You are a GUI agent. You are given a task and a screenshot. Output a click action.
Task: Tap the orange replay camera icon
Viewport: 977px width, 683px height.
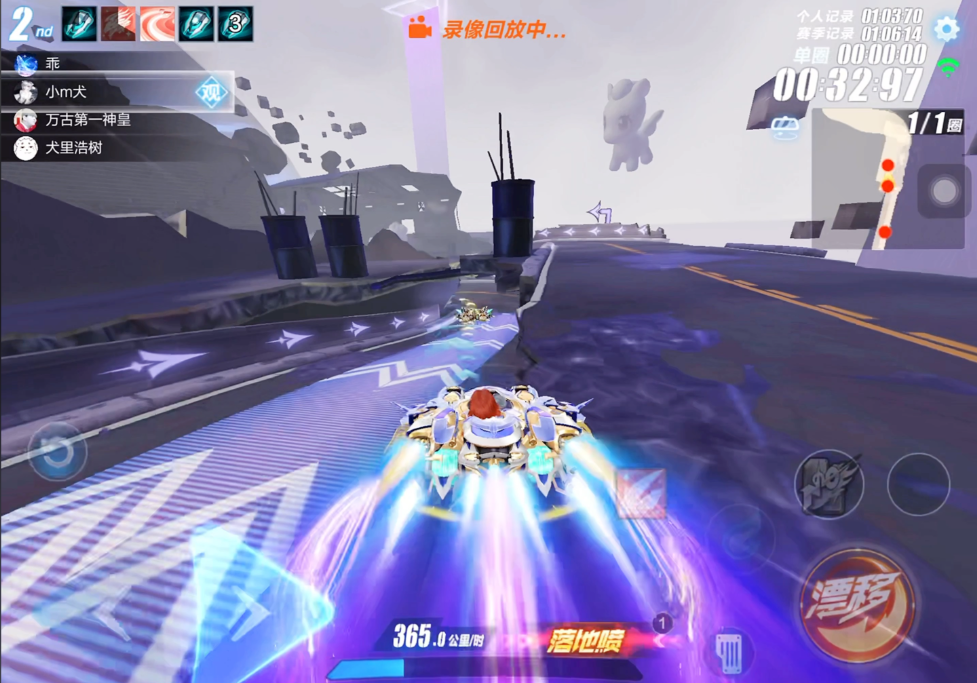(420, 29)
